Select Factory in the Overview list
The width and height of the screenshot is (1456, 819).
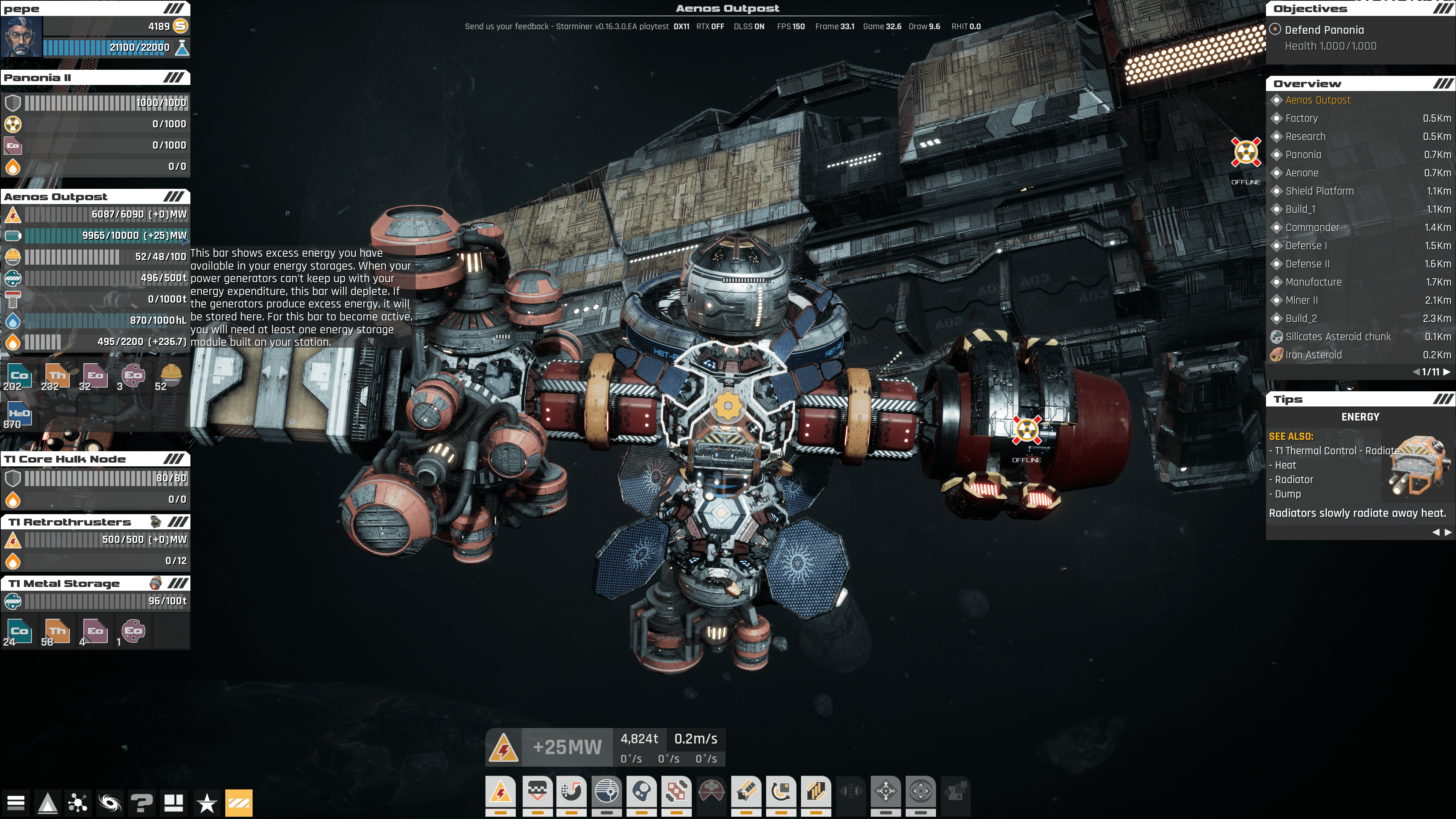1302,118
